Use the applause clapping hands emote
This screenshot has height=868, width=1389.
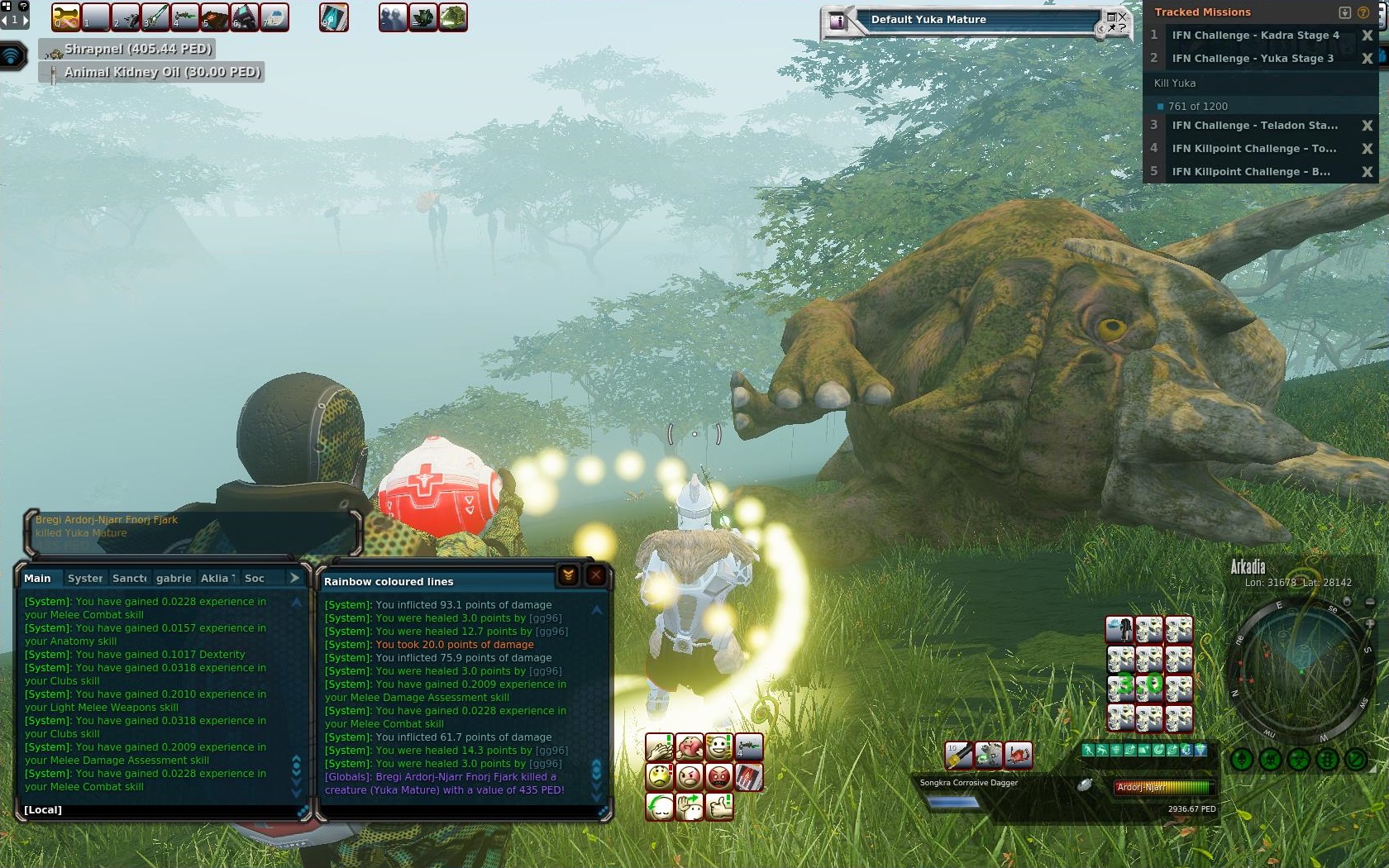point(659,747)
